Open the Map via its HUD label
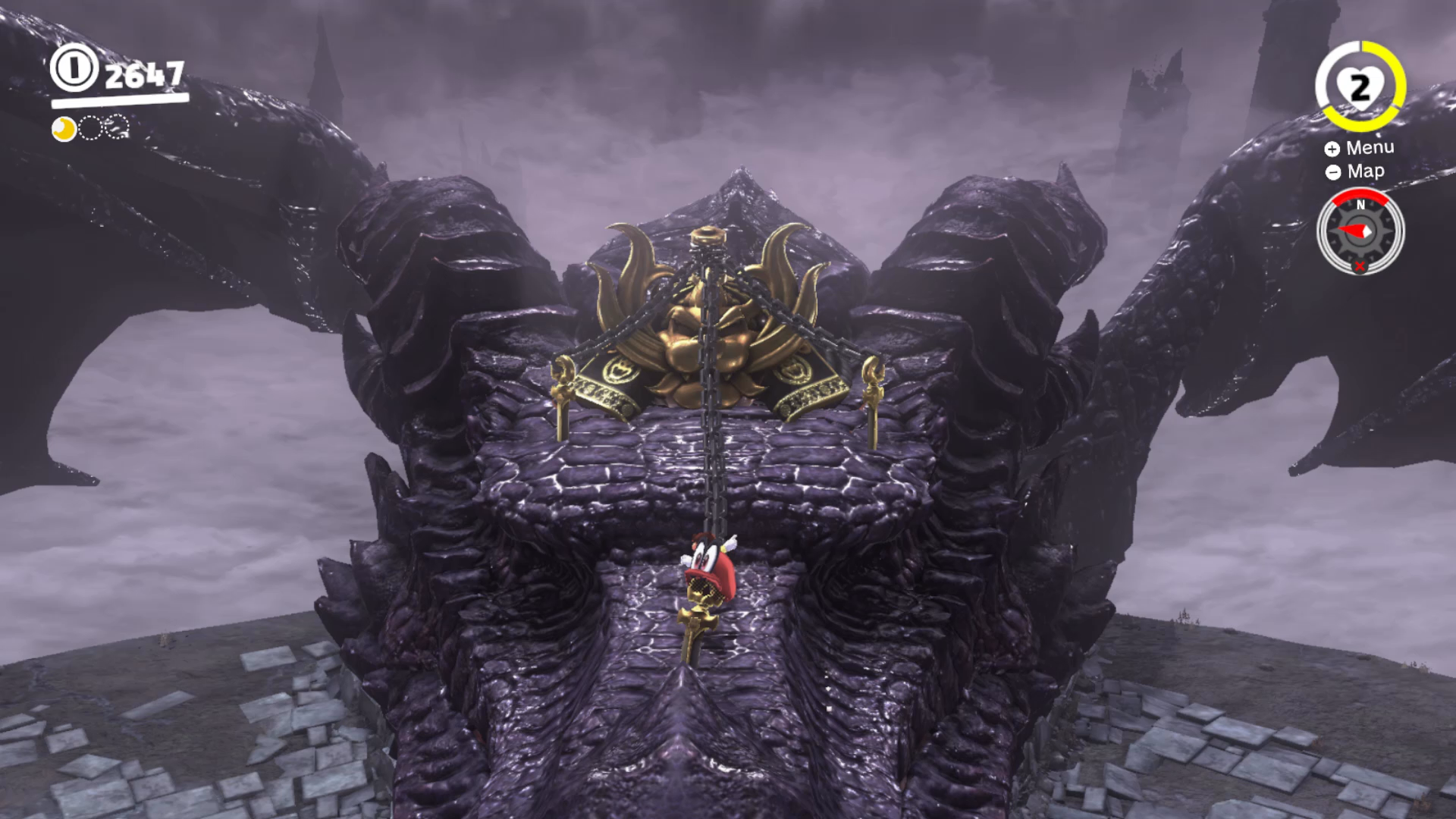The width and height of the screenshot is (1456, 819). (1366, 171)
